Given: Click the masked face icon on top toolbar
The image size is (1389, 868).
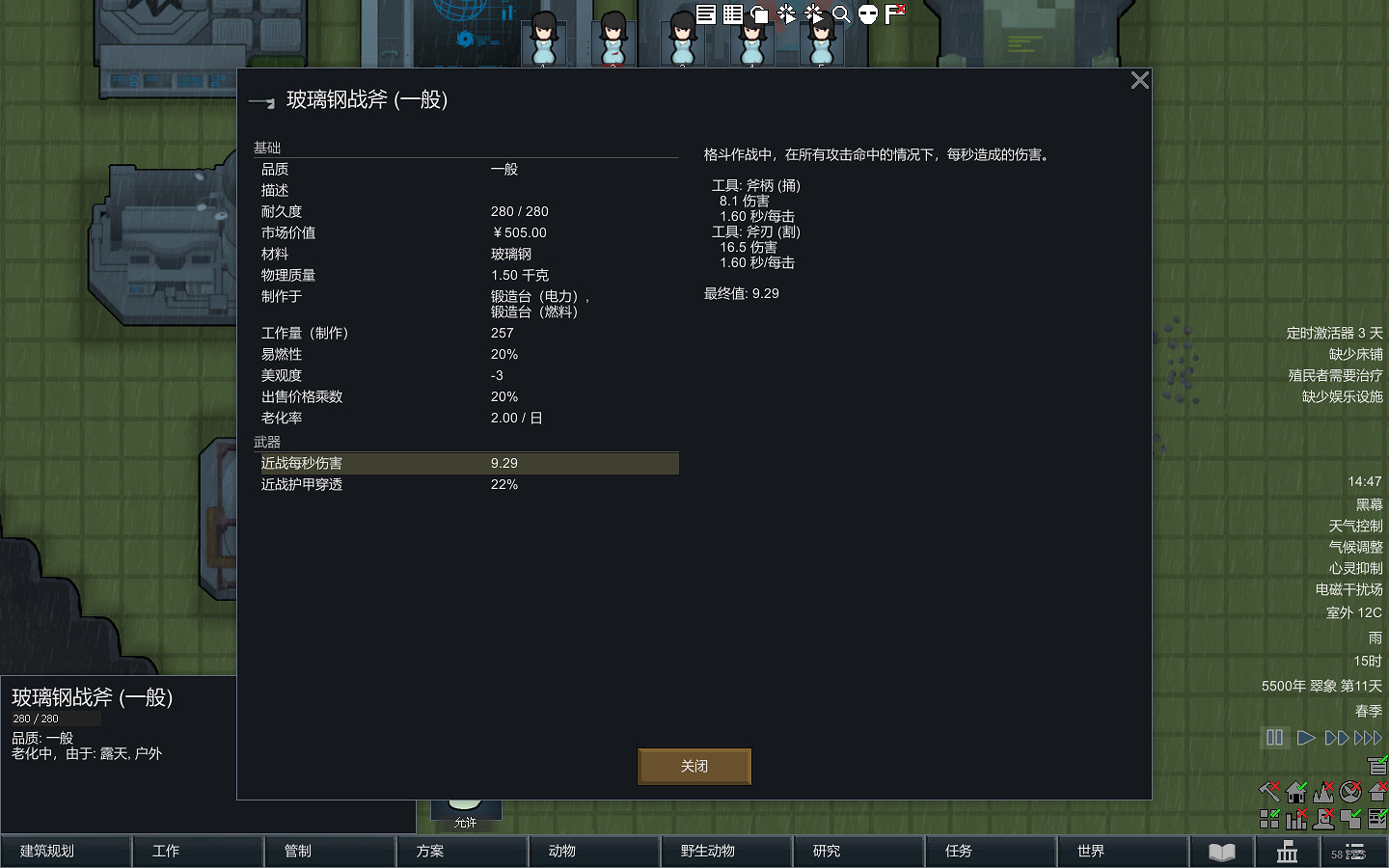Looking at the screenshot, I should pyautogui.click(x=867, y=14).
